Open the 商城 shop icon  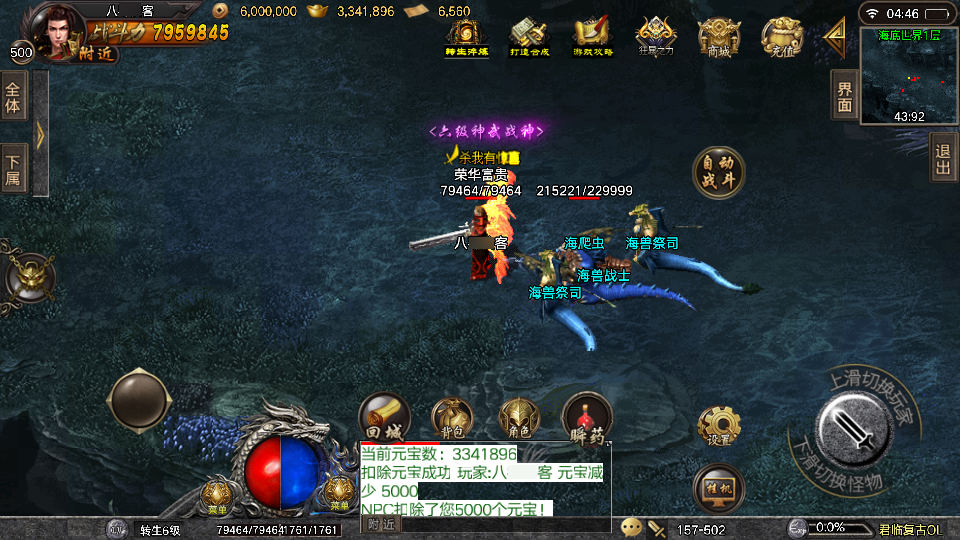pos(718,37)
